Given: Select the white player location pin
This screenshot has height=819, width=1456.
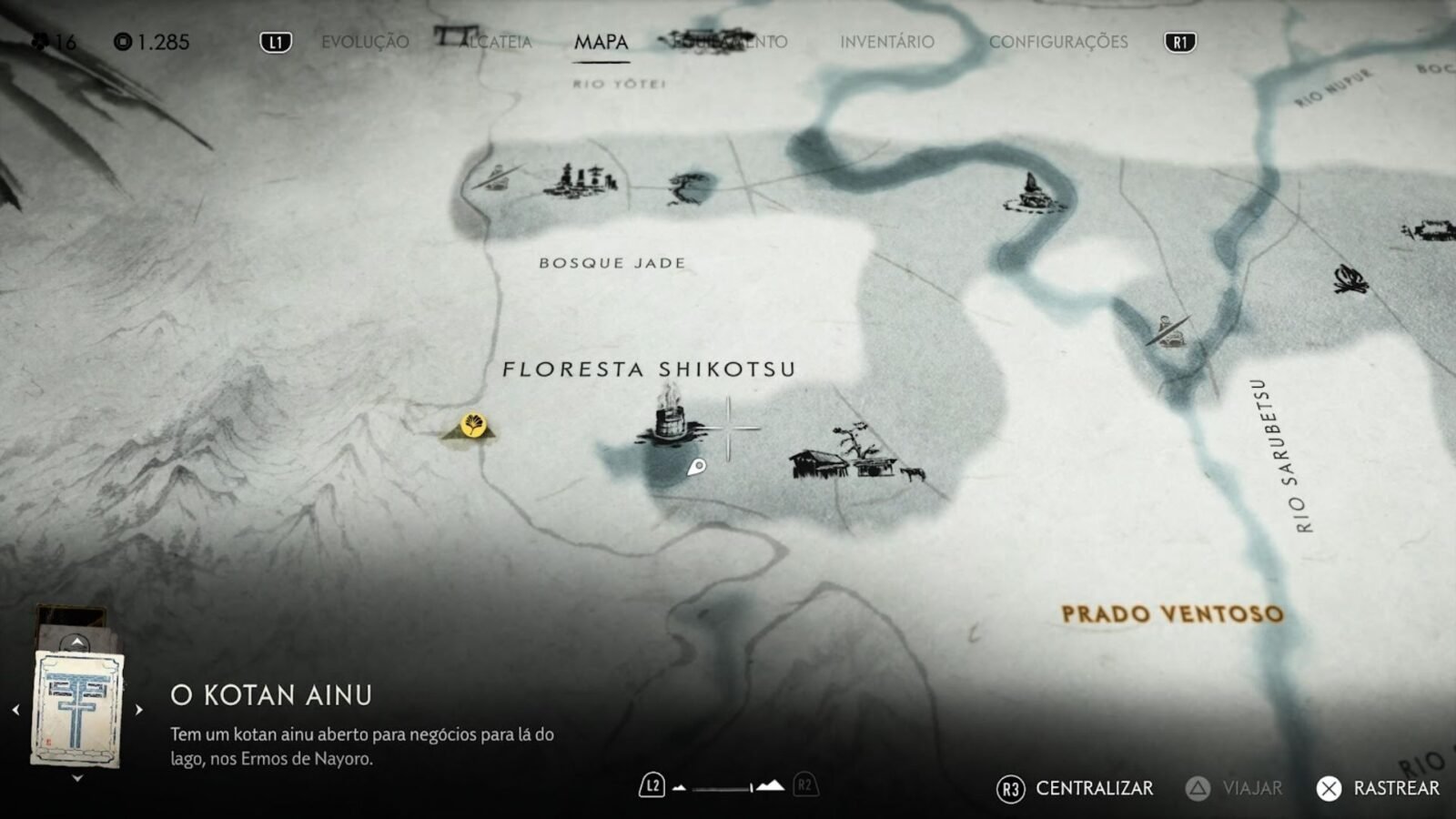Looking at the screenshot, I should coord(696,468).
